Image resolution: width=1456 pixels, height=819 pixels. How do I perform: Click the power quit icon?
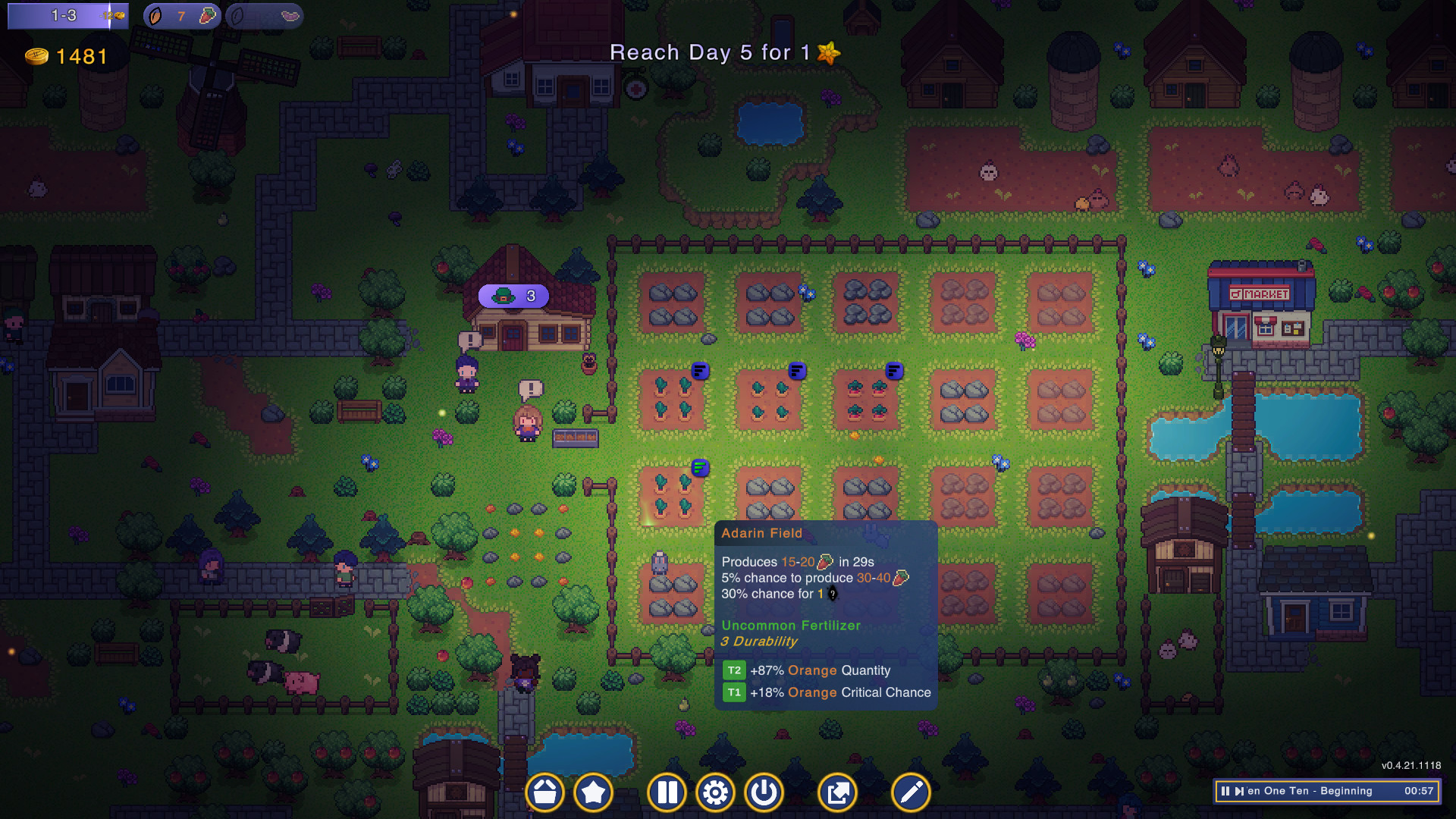pyautogui.click(x=764, y=792)
